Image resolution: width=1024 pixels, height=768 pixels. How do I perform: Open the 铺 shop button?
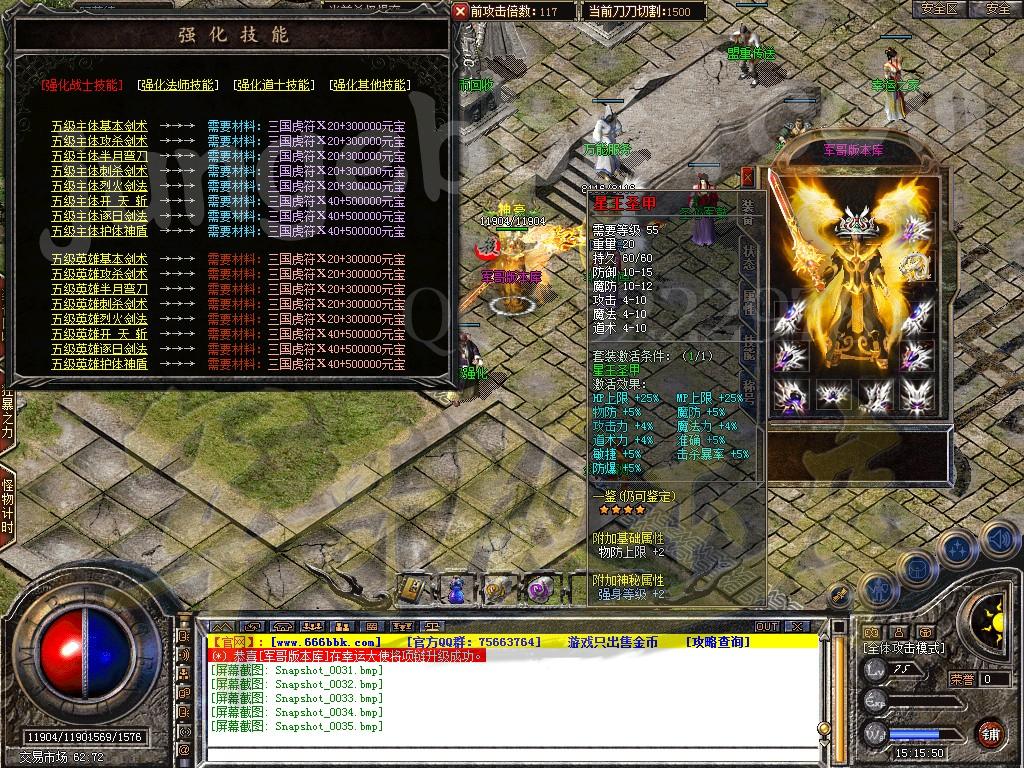(989, 733)
